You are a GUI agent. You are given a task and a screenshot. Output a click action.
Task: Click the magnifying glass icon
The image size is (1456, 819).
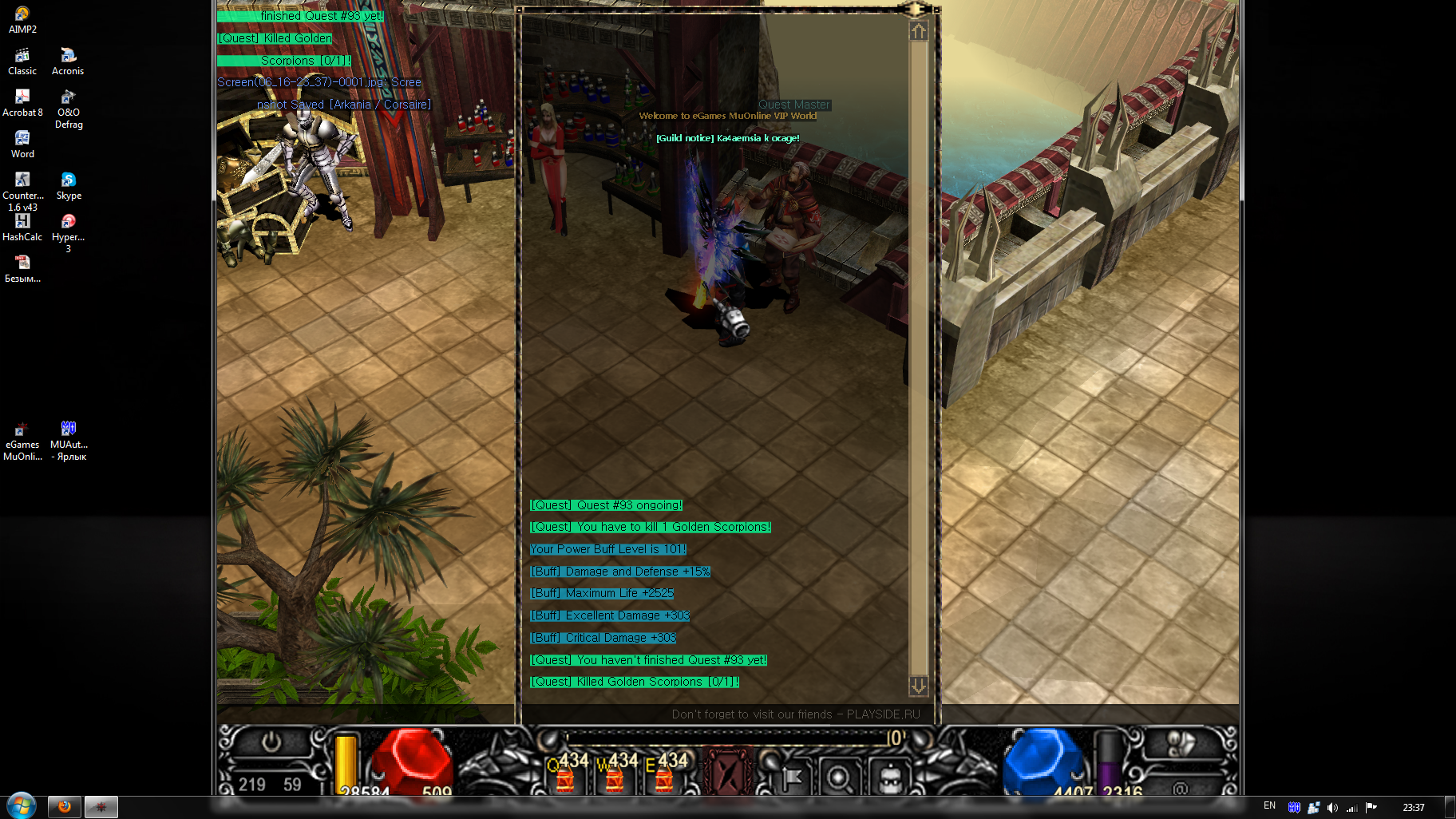(839, 776)
